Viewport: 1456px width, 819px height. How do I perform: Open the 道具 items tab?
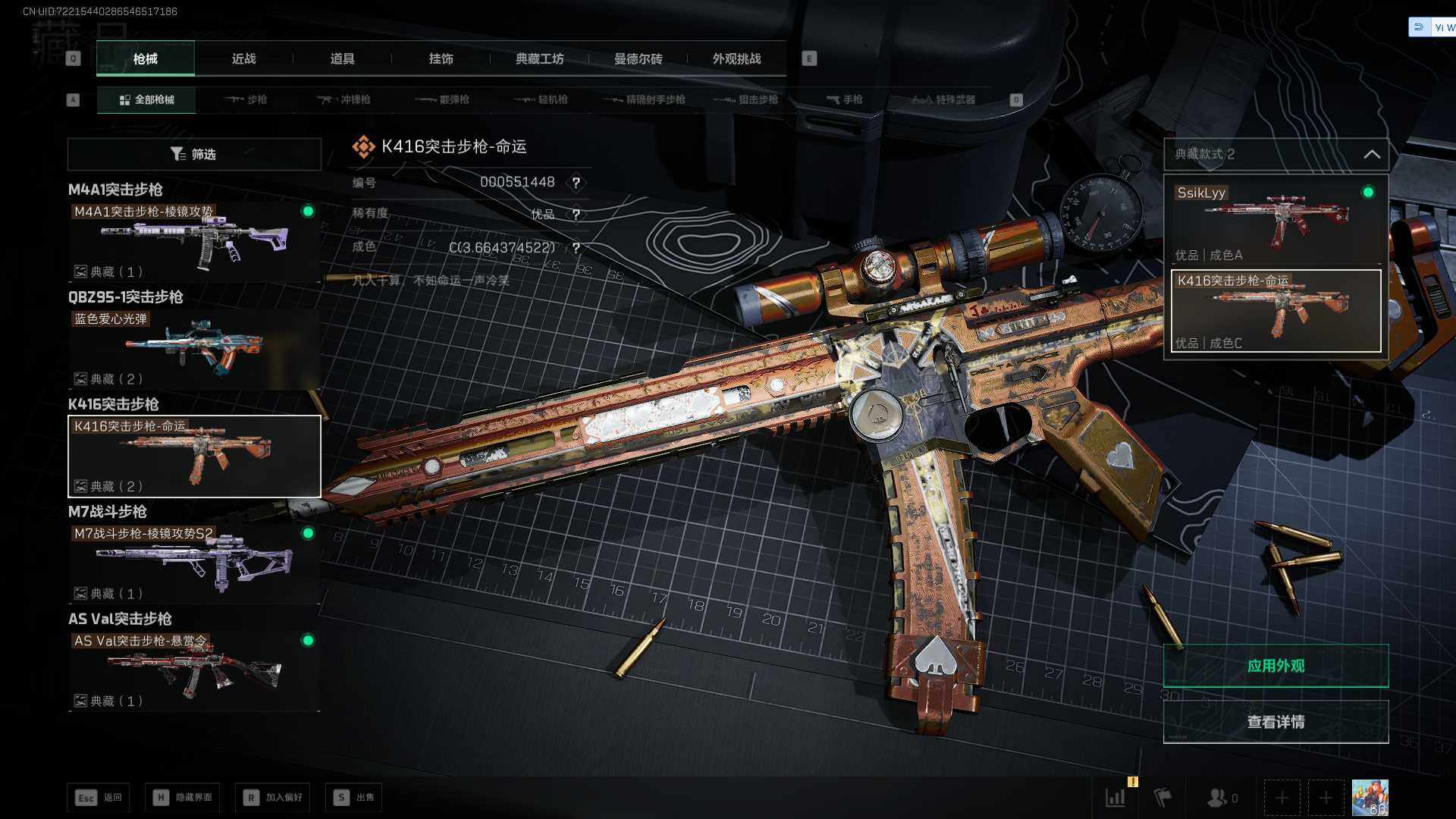[x=342, y=58]
